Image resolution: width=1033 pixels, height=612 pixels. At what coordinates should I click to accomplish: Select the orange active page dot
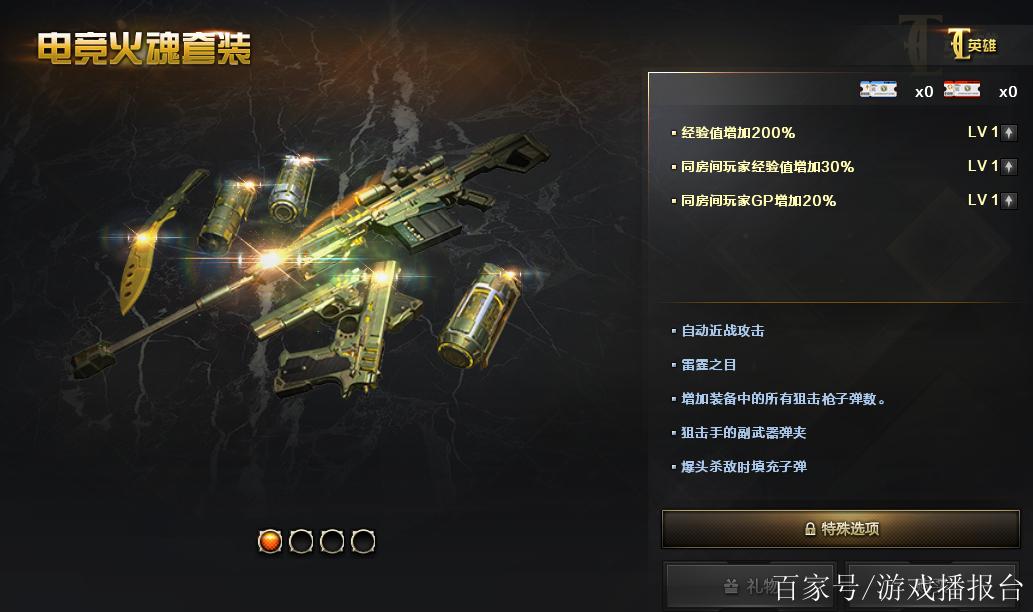(270, 542)
